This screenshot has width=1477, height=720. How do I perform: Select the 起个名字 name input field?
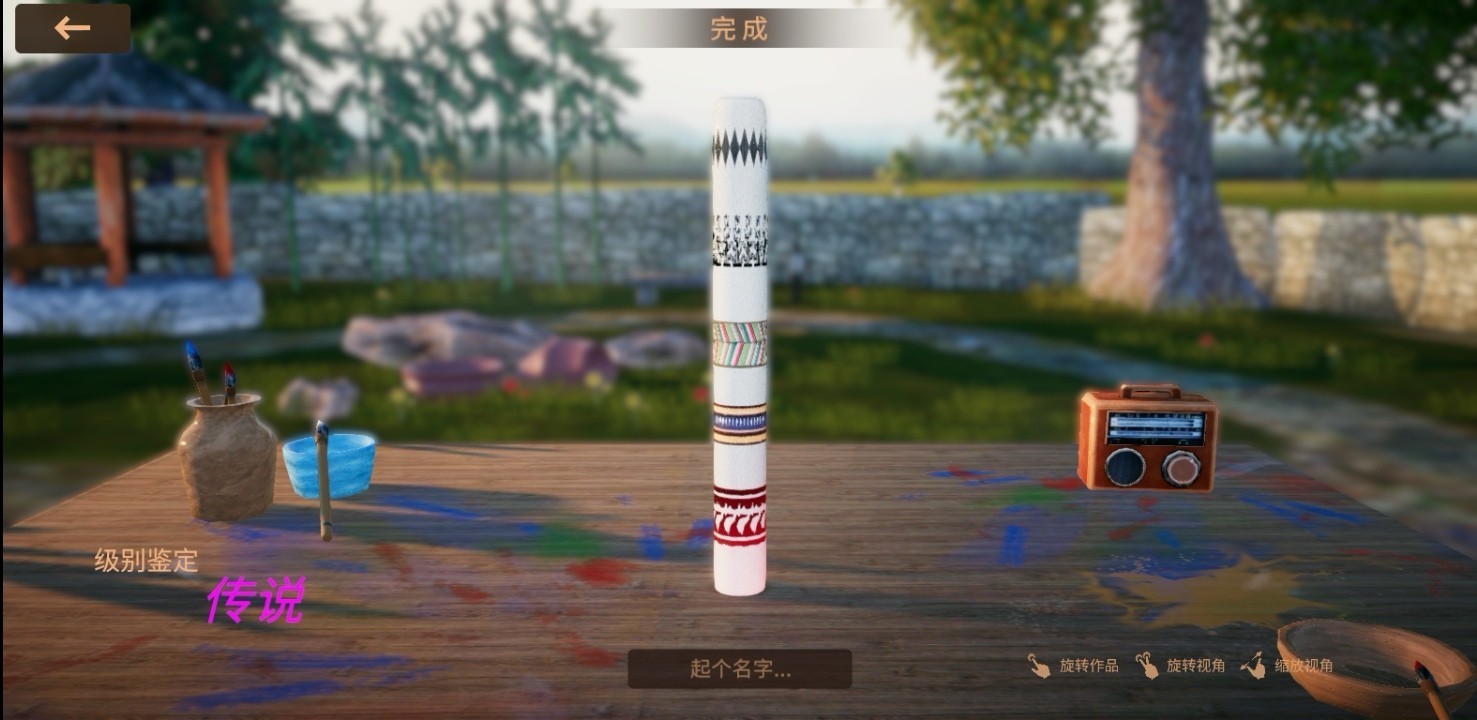point(740,669)
